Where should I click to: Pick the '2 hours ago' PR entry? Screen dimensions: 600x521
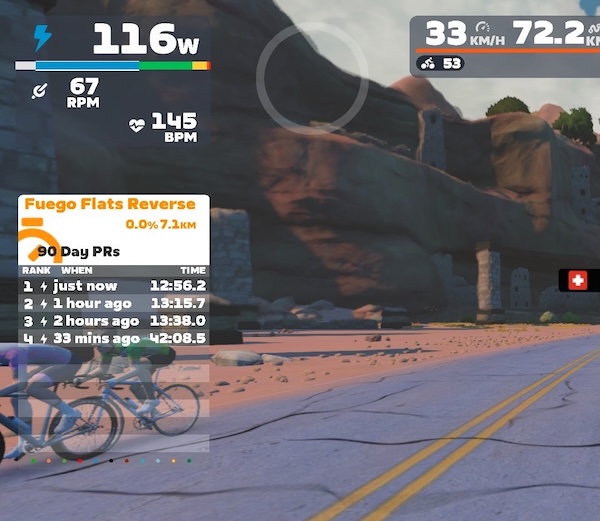point(114,321)
